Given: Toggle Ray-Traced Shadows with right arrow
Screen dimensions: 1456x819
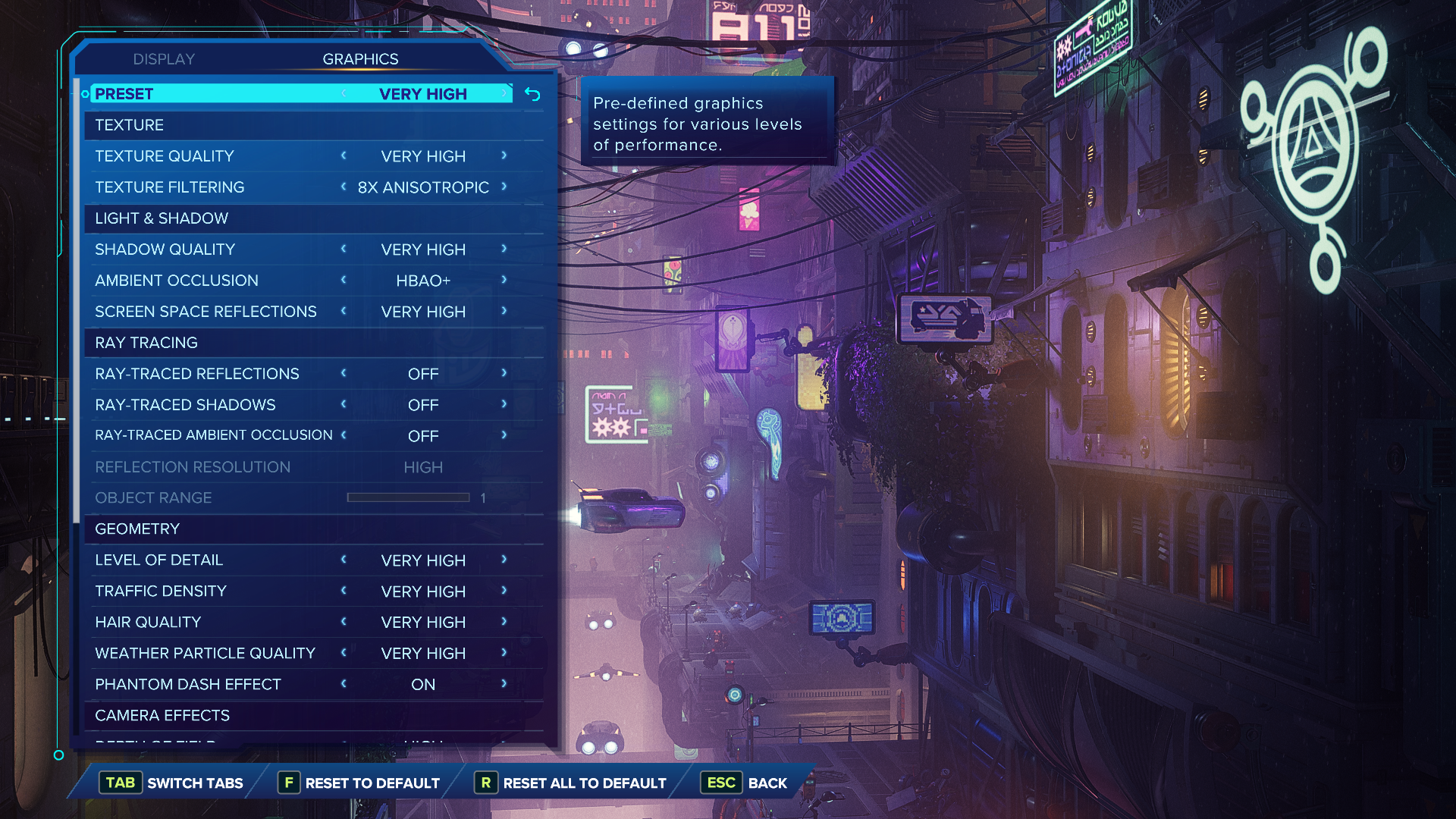Looking at the screenshot, I should [x=504, y=404].
